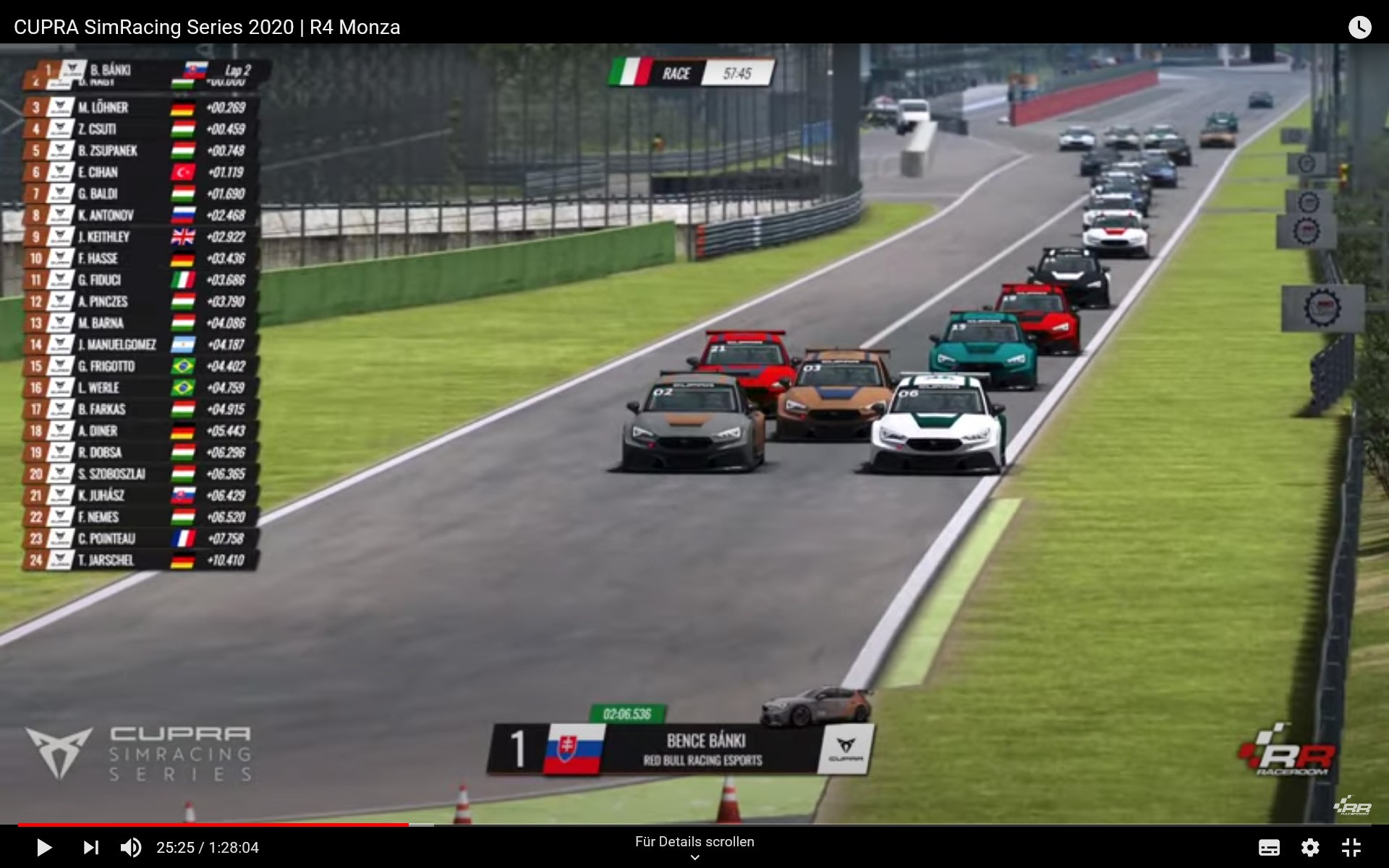This screenshot has width=1389, height=868.
Task: Play the paused video
Action: (x=43, y=847)
